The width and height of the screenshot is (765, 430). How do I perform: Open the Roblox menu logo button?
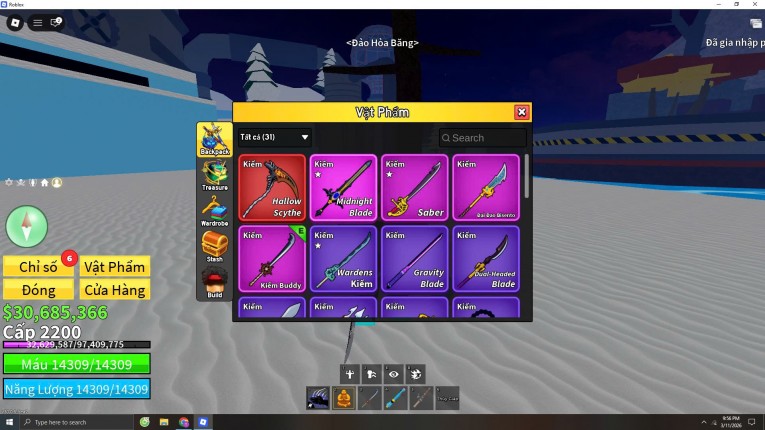[15, 22]
